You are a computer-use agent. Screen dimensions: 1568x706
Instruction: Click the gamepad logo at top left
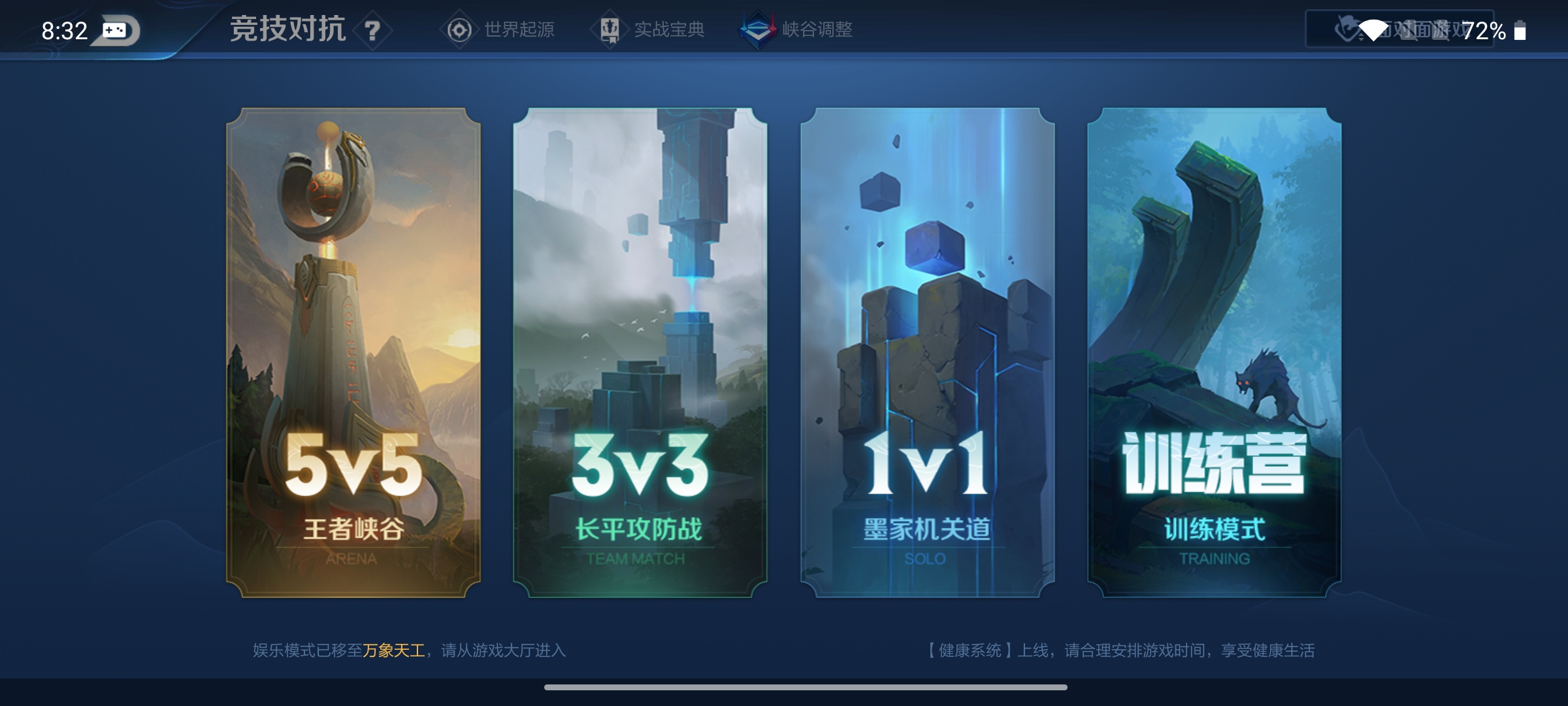point(115,29)
